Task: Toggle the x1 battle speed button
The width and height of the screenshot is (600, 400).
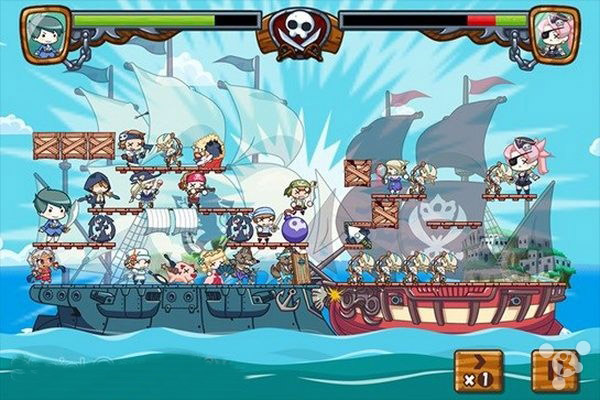Action: [x=476, y=371]
